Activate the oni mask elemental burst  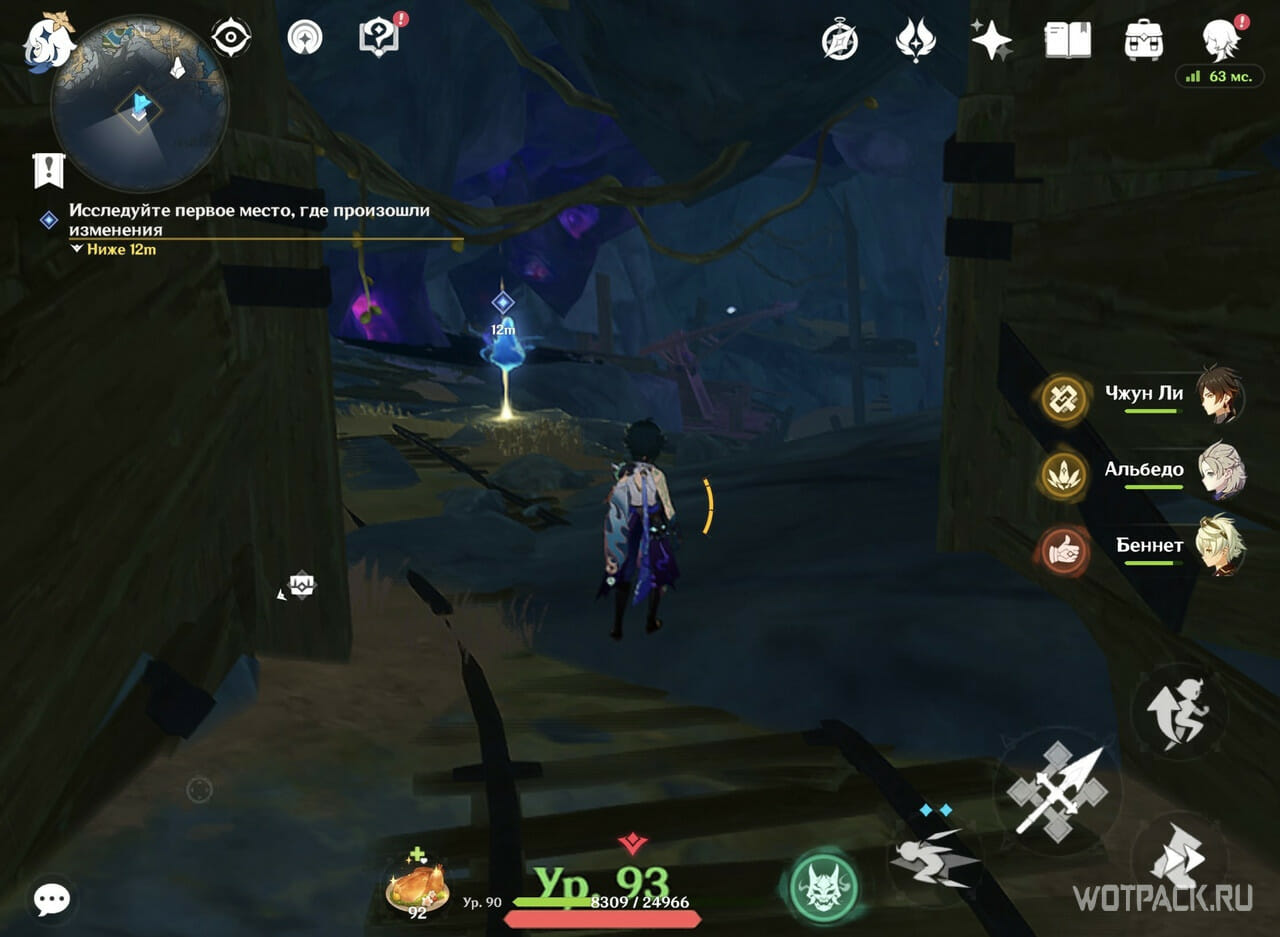[824, 886]
